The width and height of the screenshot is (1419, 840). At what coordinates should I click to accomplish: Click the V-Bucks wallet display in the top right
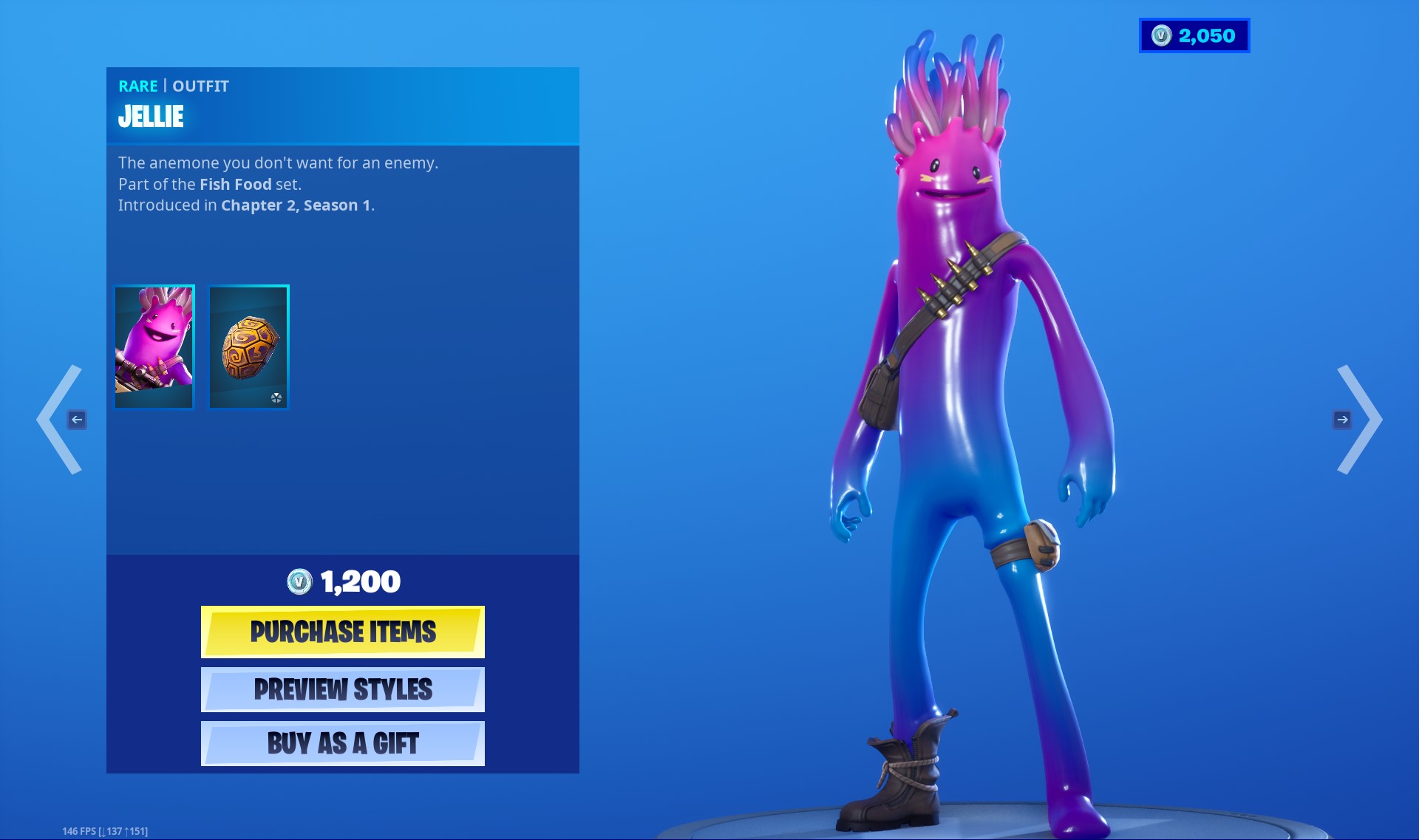coord(1193,35)
